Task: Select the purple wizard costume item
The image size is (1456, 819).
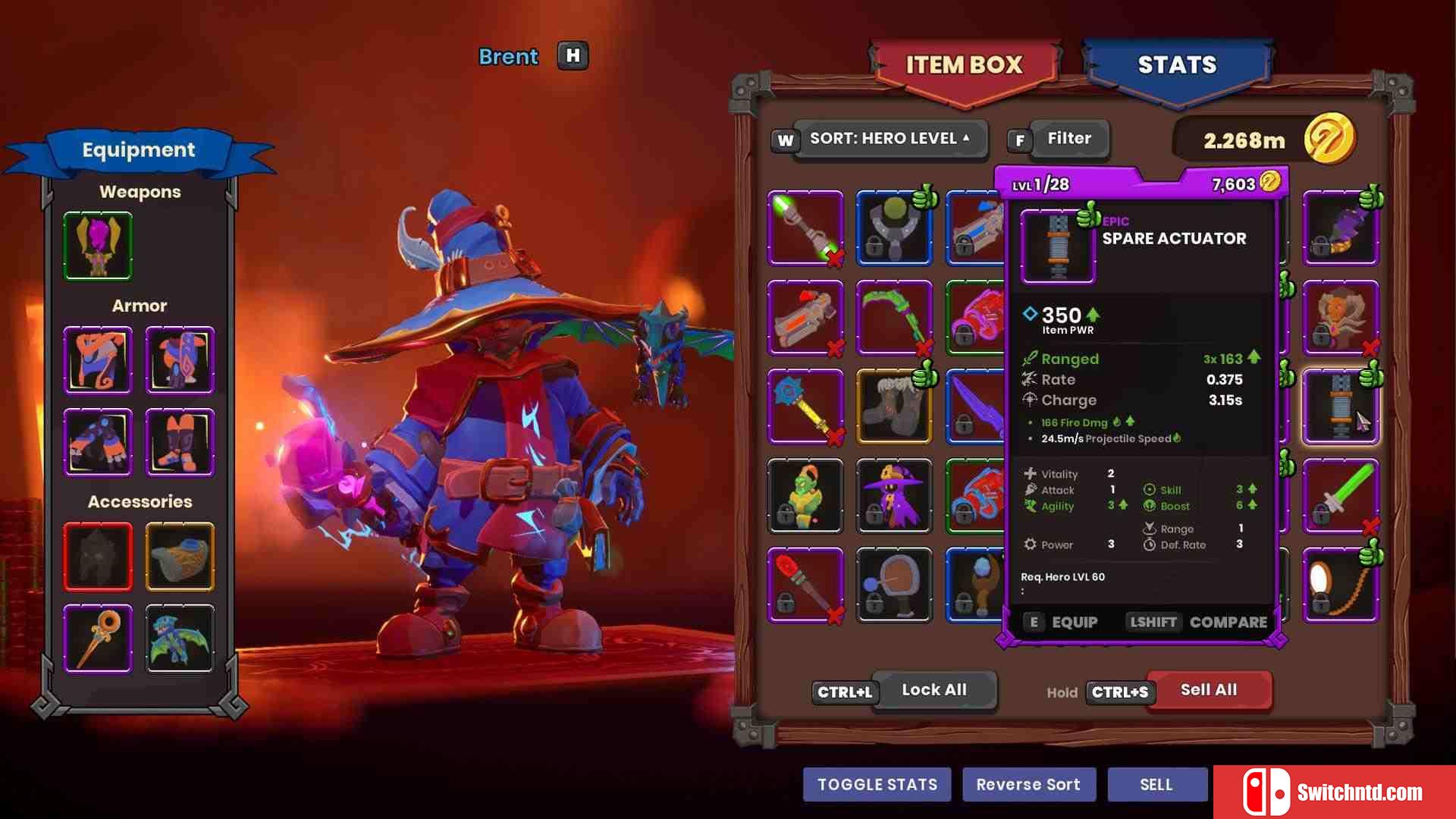Action: coord(894,496)
